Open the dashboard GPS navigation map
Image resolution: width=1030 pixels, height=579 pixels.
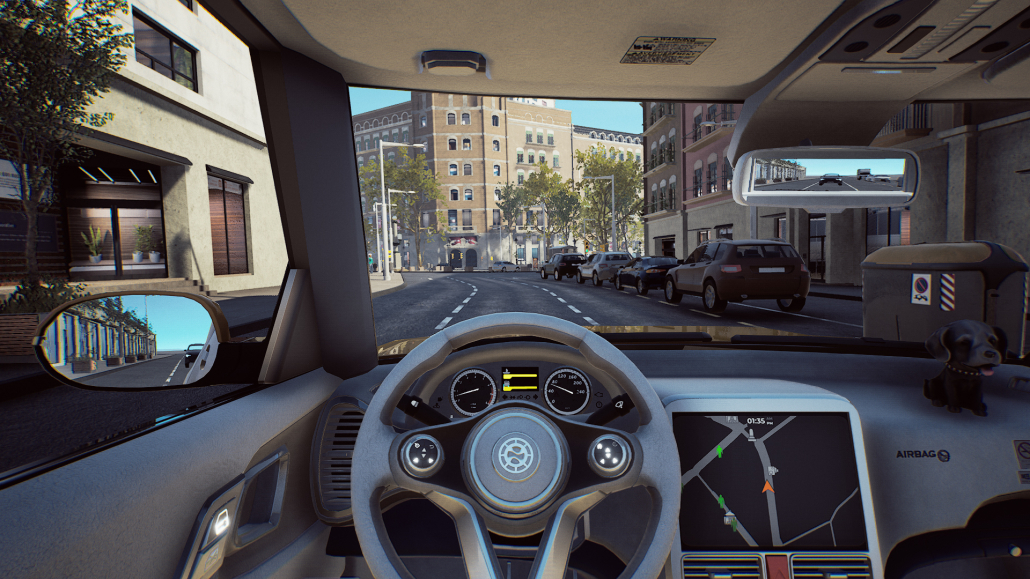pos(769,479)
